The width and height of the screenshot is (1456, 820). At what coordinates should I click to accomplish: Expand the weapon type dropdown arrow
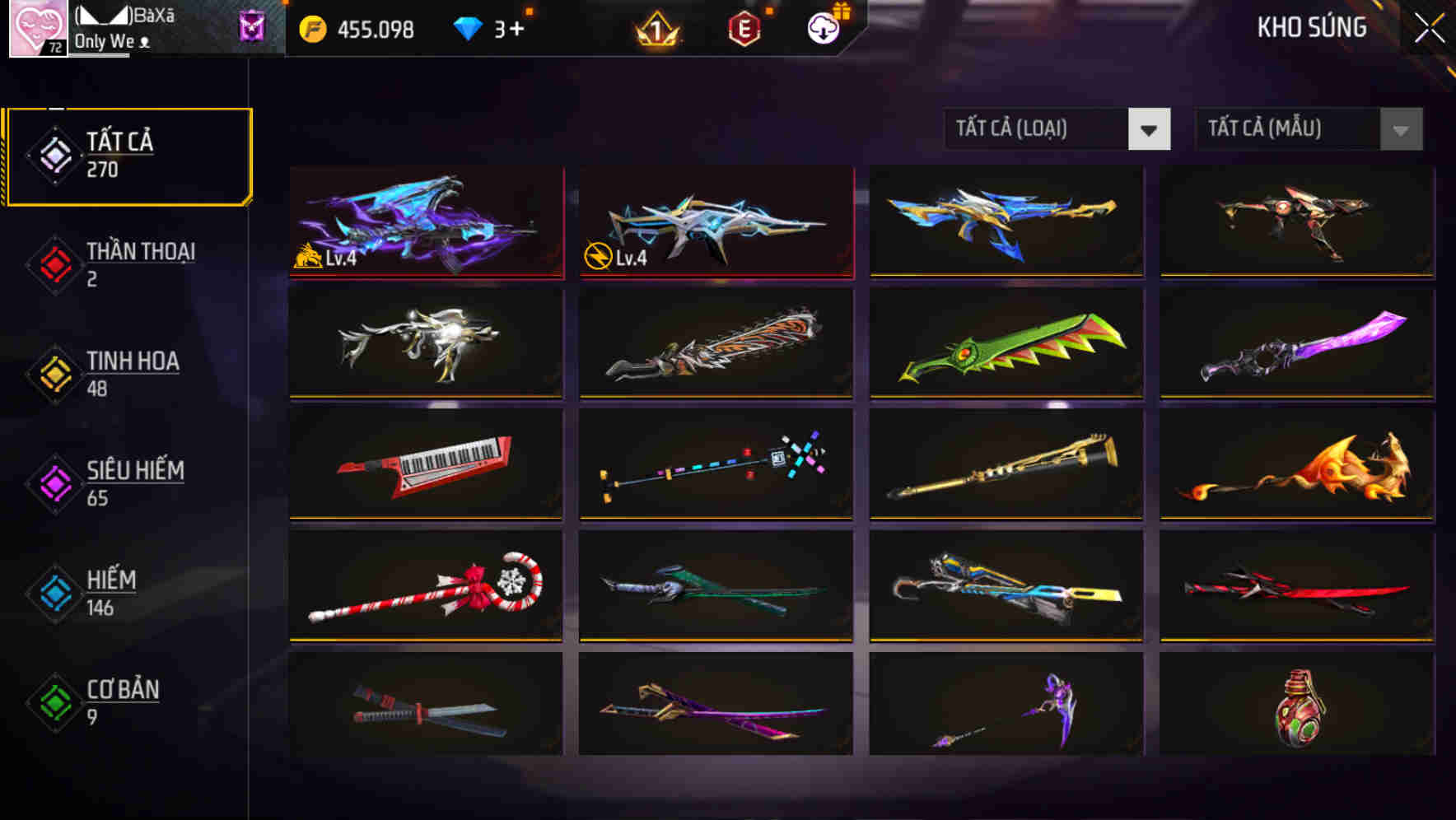[x=1151, y=129]
